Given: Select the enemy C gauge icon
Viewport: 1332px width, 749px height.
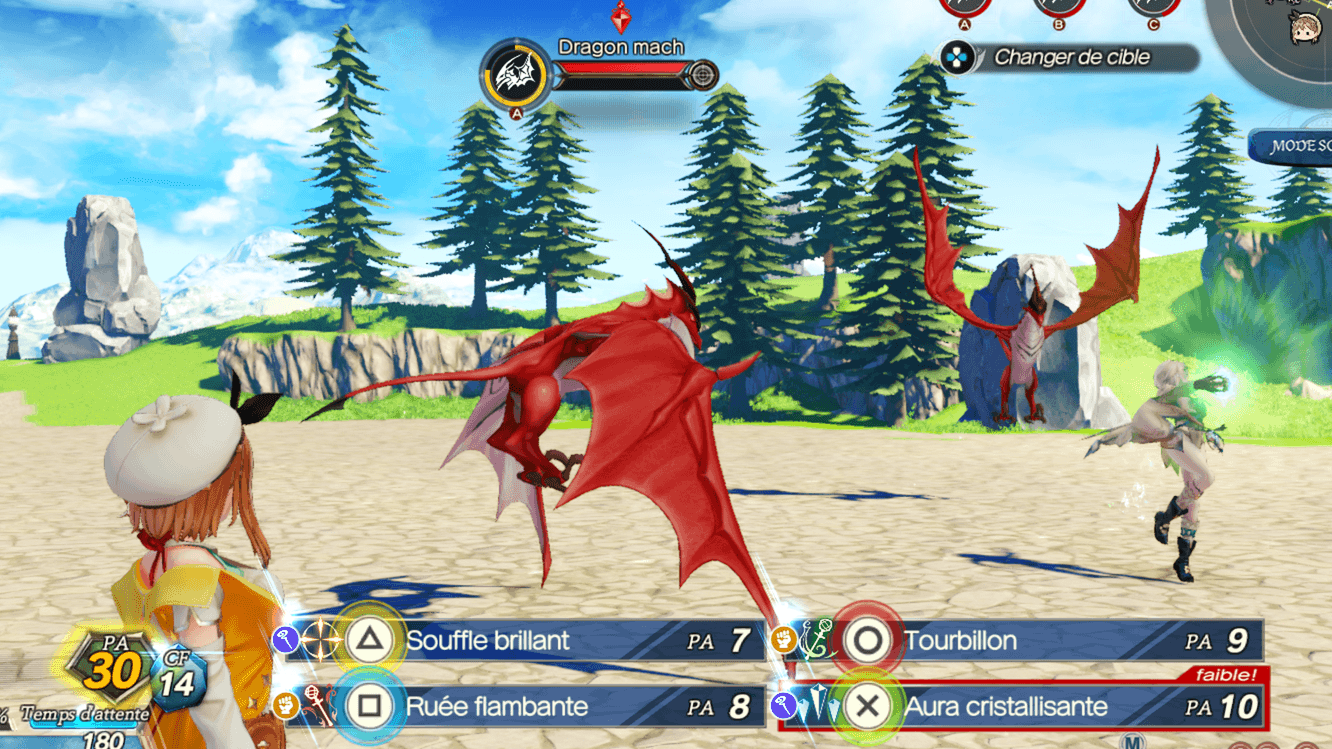Looking at the screenshot, I should (1153, 6).
